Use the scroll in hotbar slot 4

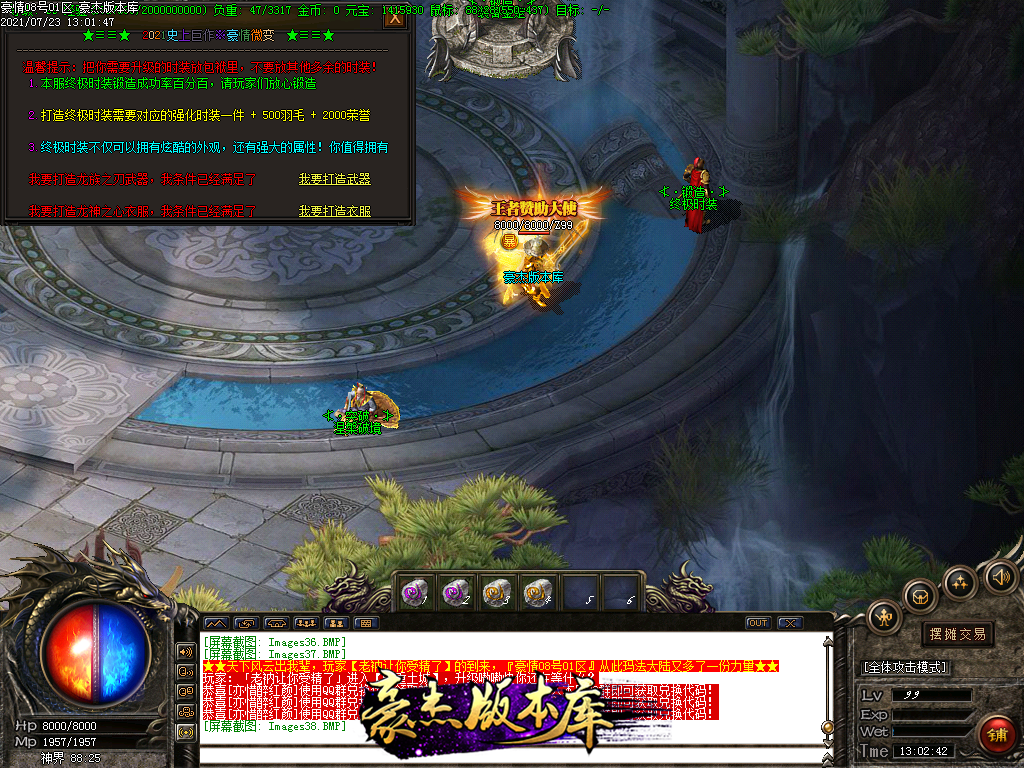click(x=538, y=593)
